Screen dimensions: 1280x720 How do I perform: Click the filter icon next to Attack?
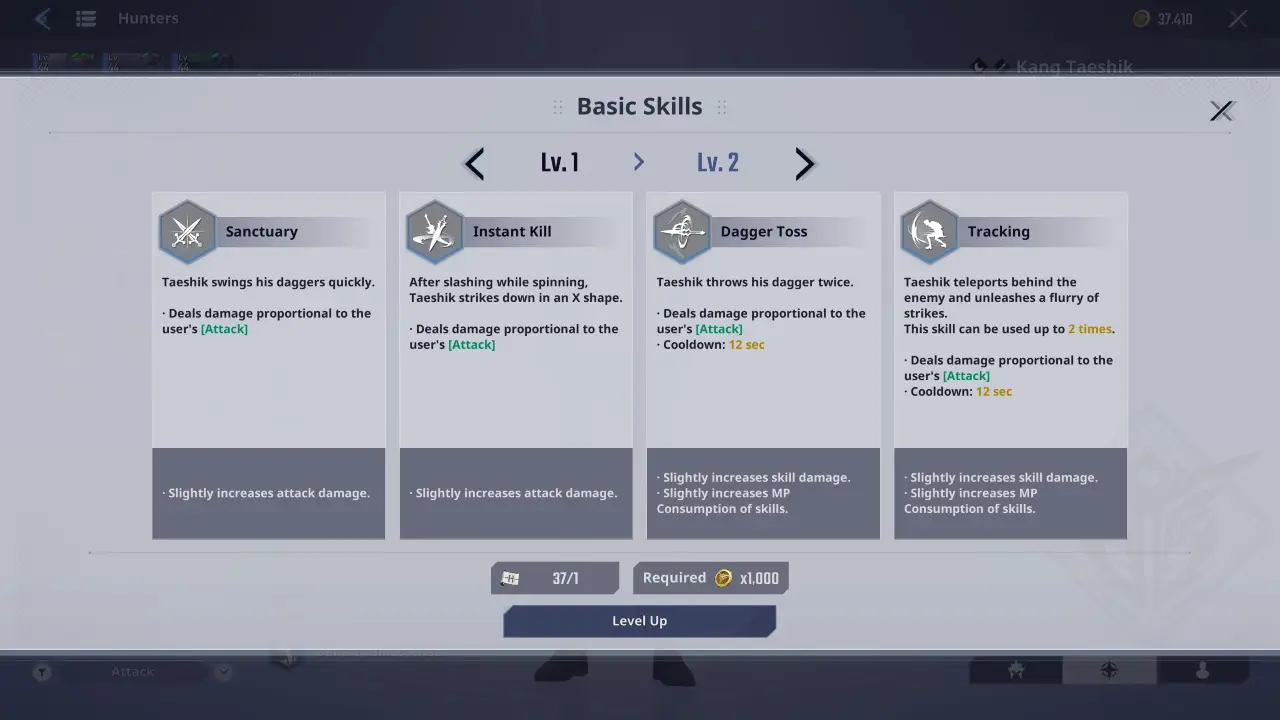(42, 671)
